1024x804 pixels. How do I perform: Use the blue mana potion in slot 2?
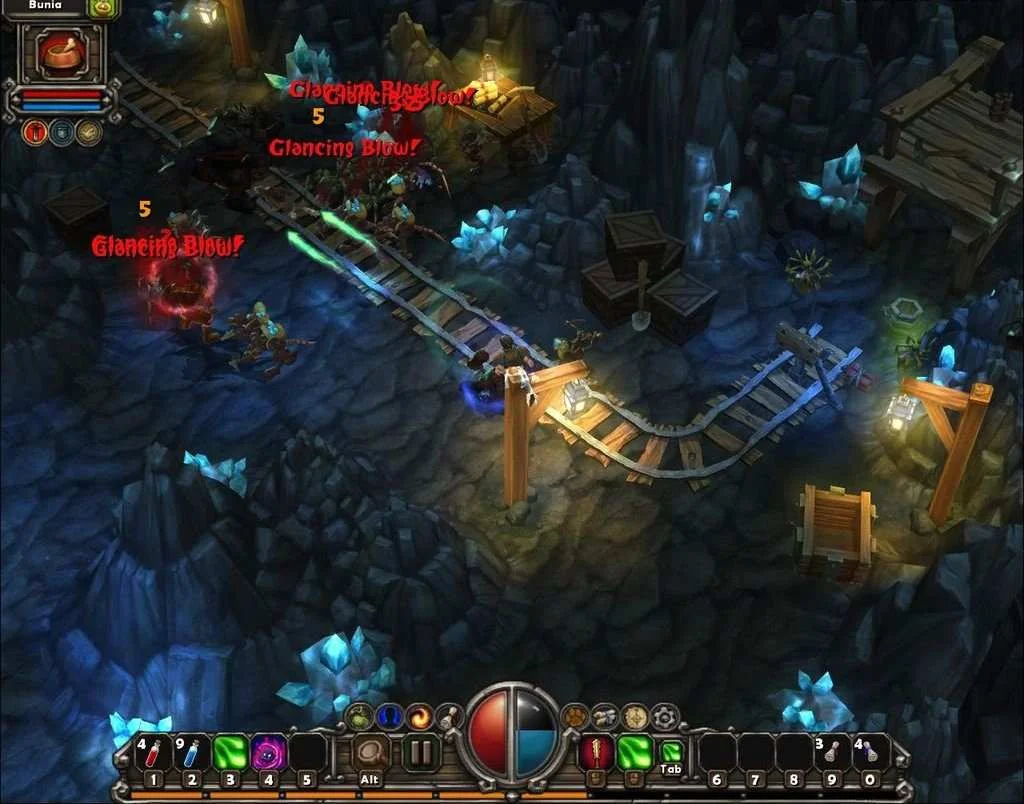[191, 753]
